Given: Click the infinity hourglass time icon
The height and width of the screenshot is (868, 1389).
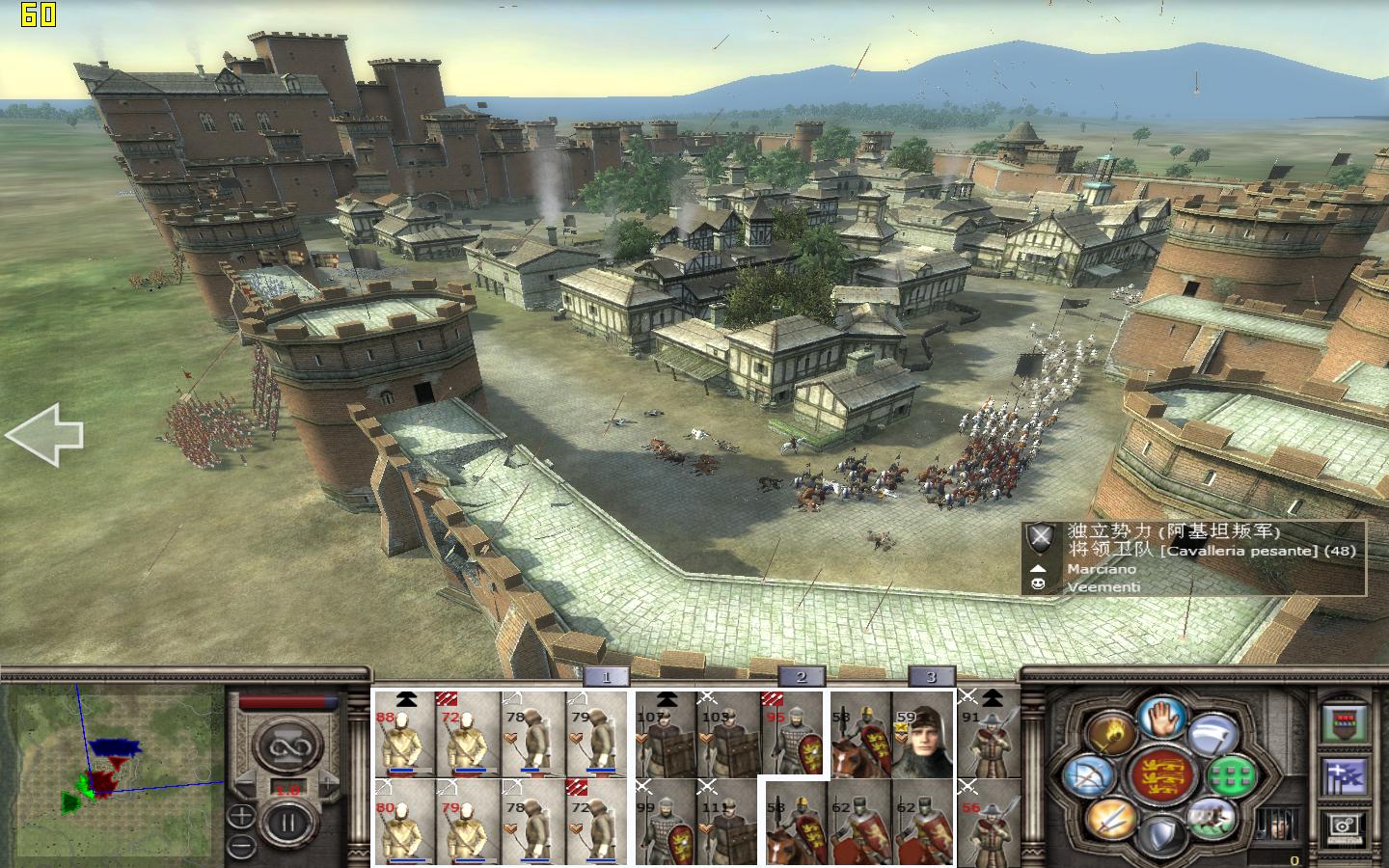Looking at the screenshot, I should pyautogui.click(x=288, y=746).
